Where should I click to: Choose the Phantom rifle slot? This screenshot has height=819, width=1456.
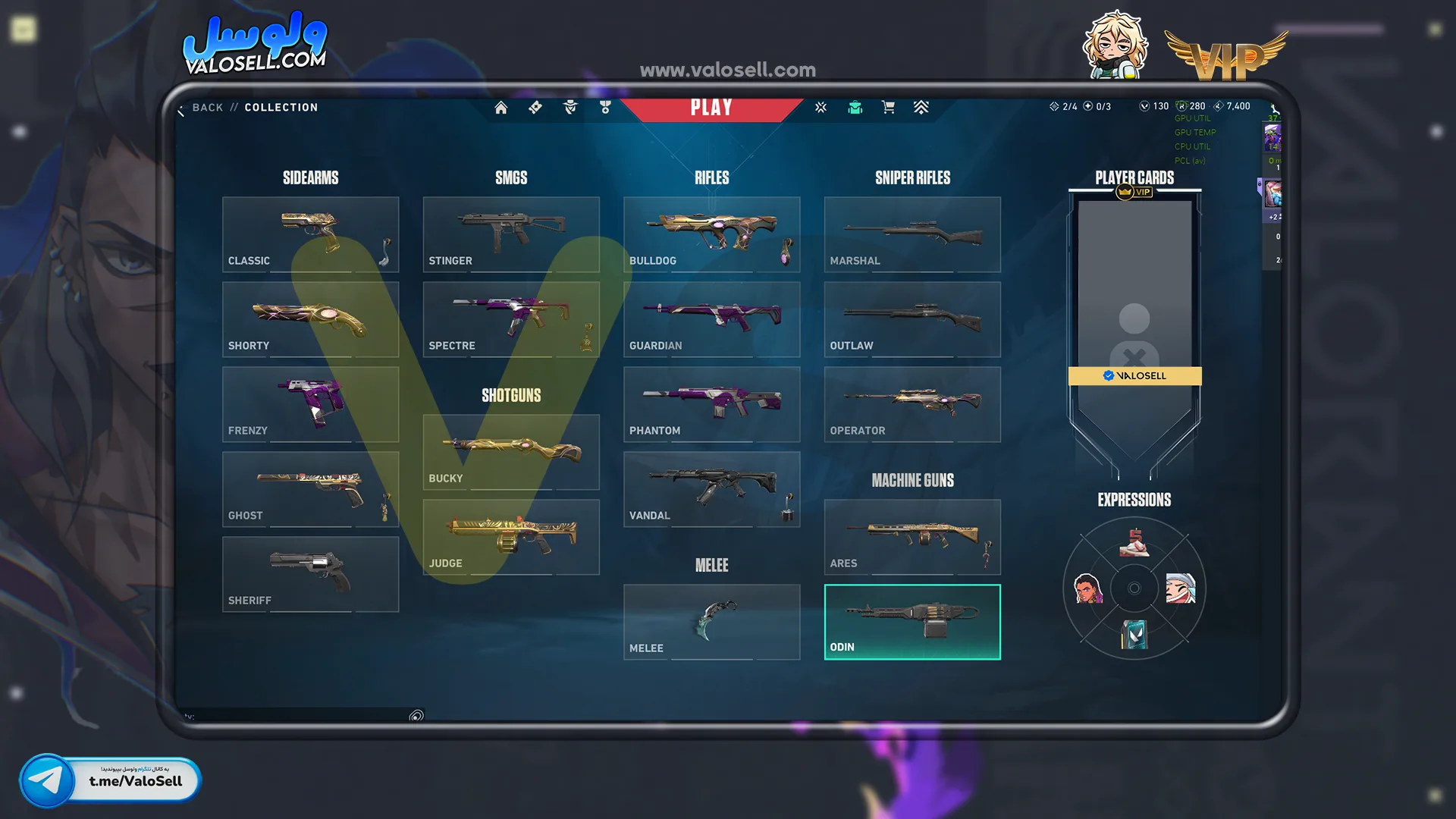point(711,404)
